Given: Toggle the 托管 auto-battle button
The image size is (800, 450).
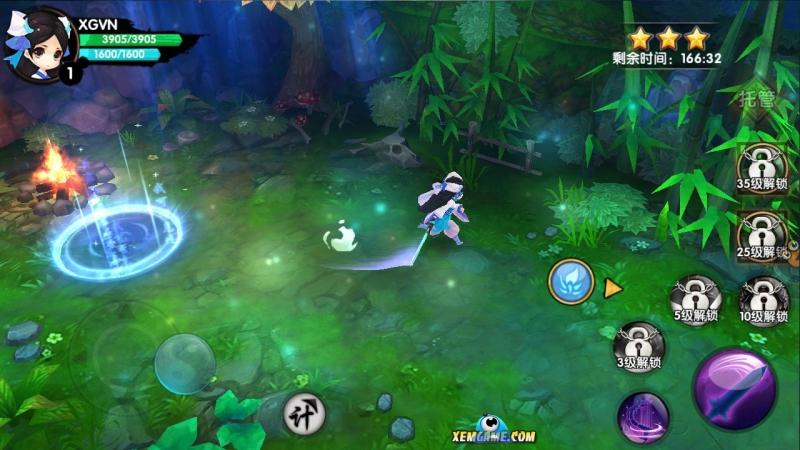Looking at the screenshot, I should 757,98.
